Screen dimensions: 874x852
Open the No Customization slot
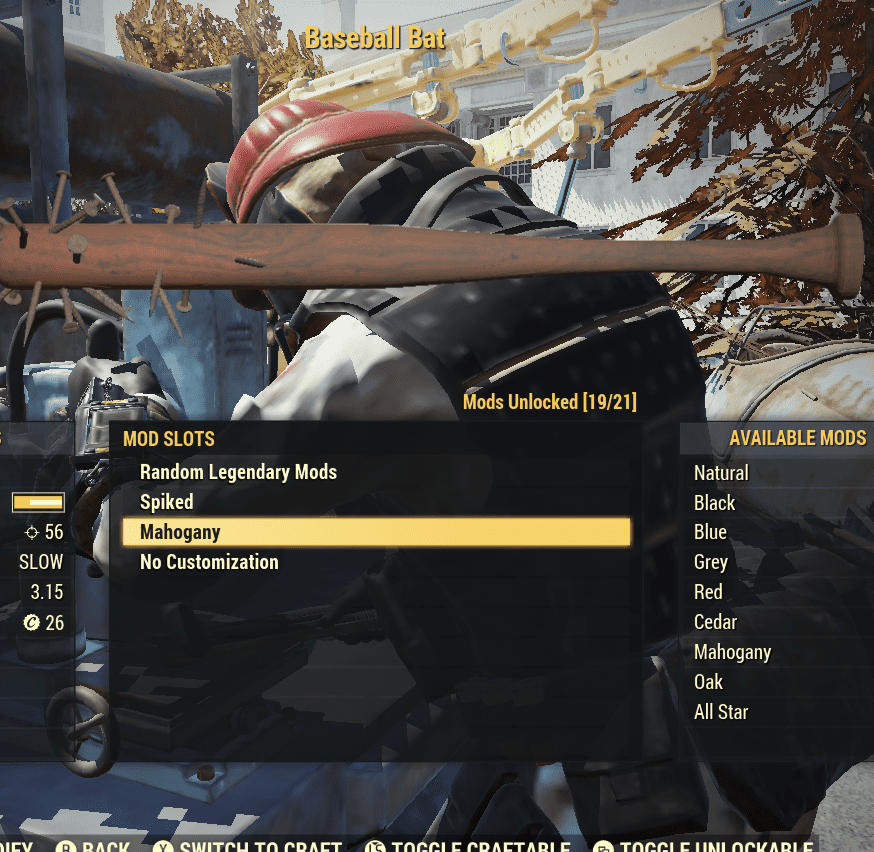pyautogui.click(x=209, y=562)
